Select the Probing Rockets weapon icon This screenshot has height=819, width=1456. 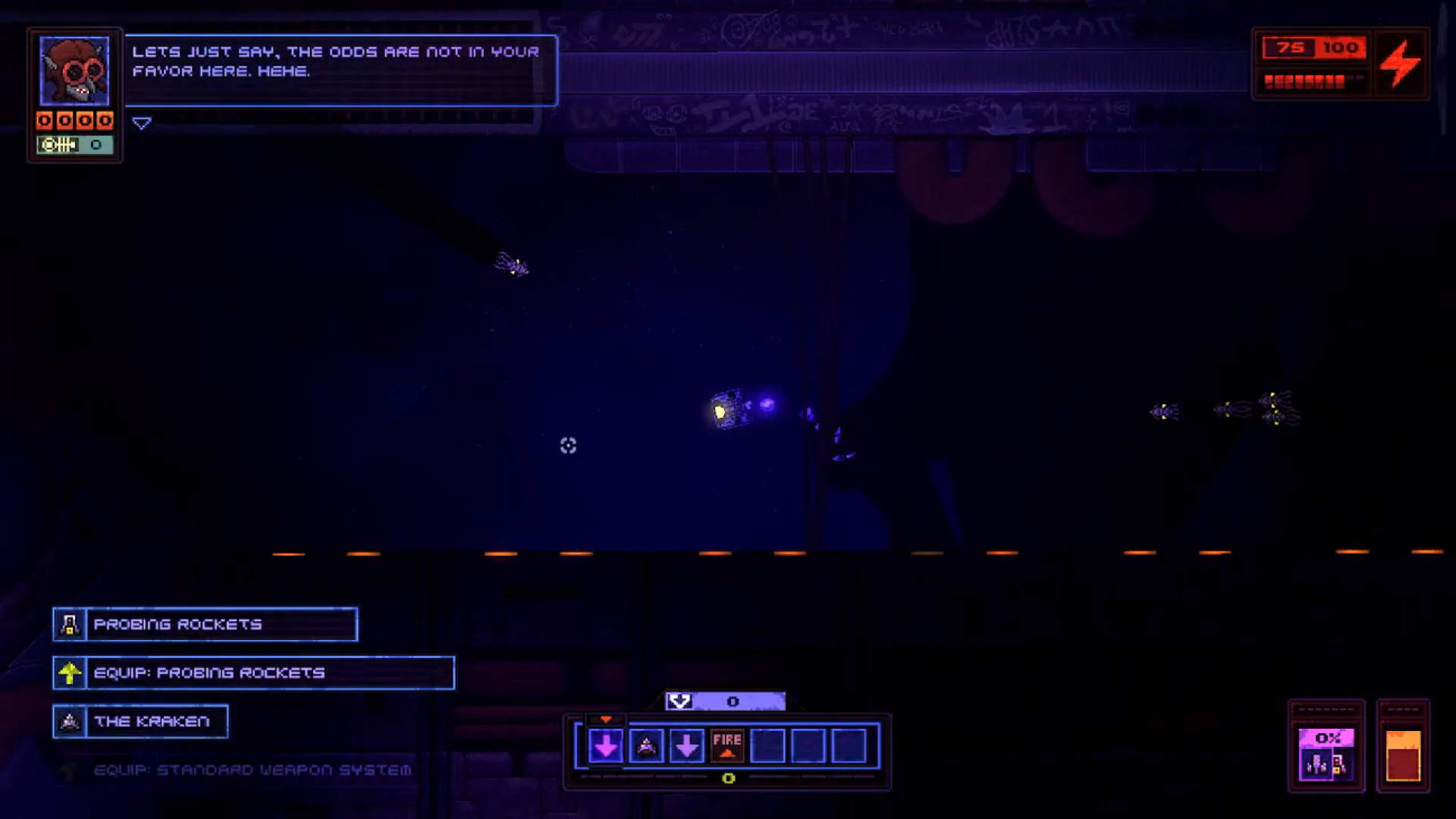pos(69,624)
